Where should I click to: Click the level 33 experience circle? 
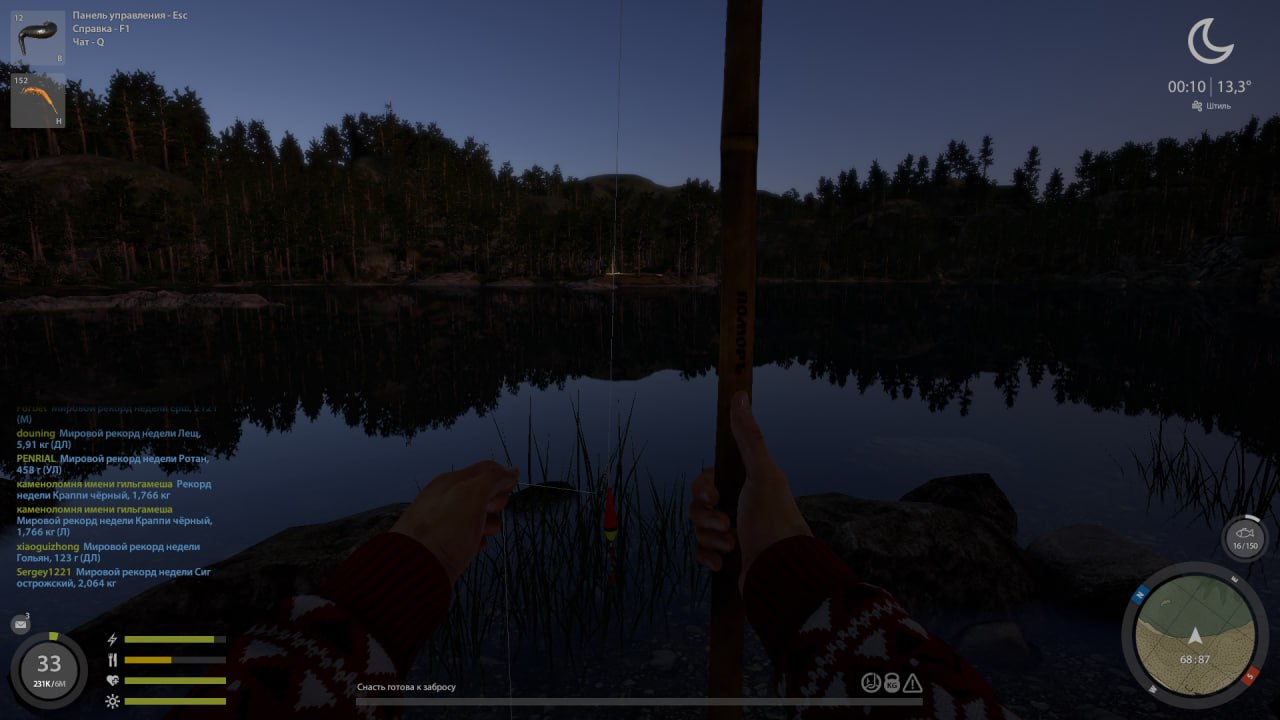pyautogui.click(x=49, y=669)
